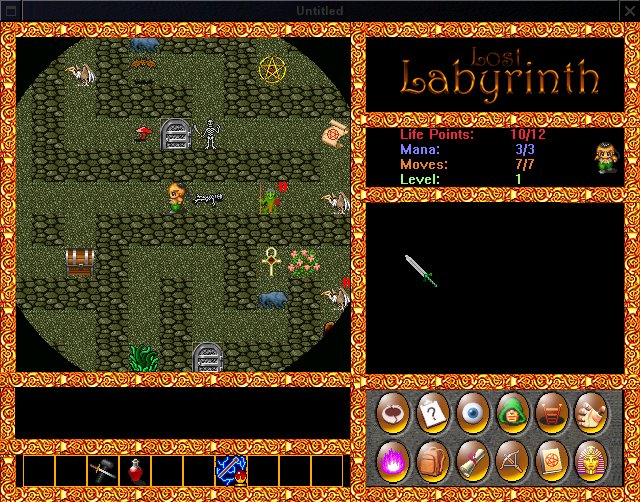The image size is (640, 502).
Task: Click the swirling arrows end-turn button
Action: pos(391,412)
